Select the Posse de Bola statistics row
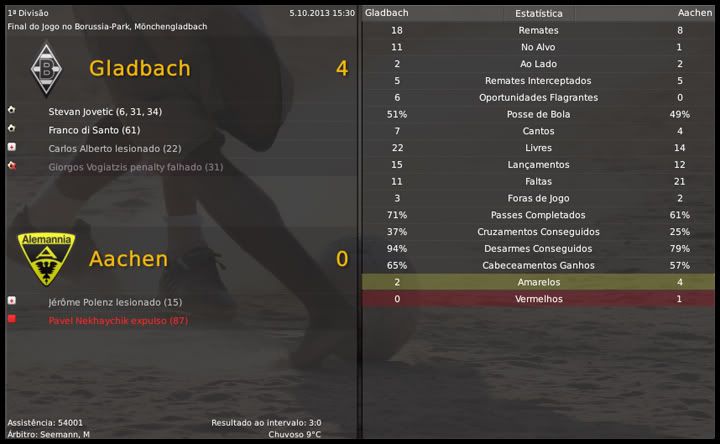720x444 pixels. 539,114
